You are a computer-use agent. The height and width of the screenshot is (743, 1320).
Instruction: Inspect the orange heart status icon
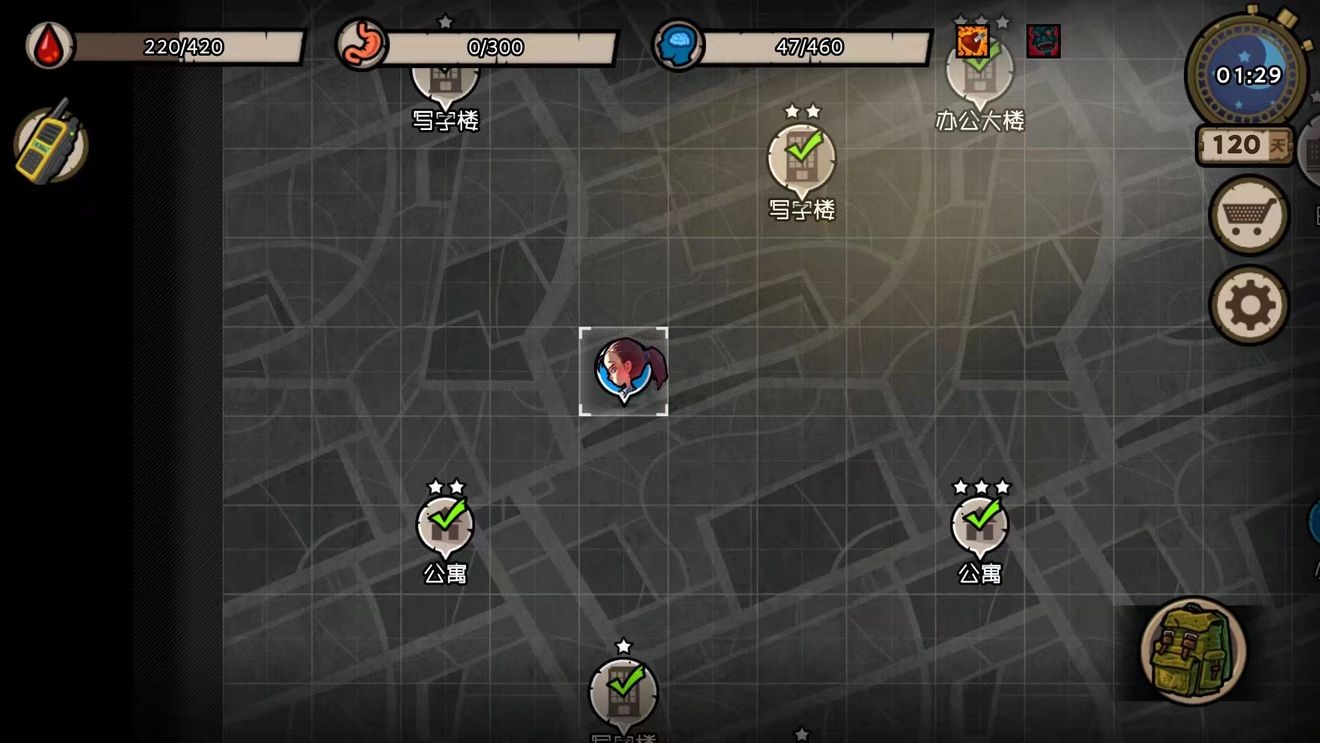coord(972,42)
